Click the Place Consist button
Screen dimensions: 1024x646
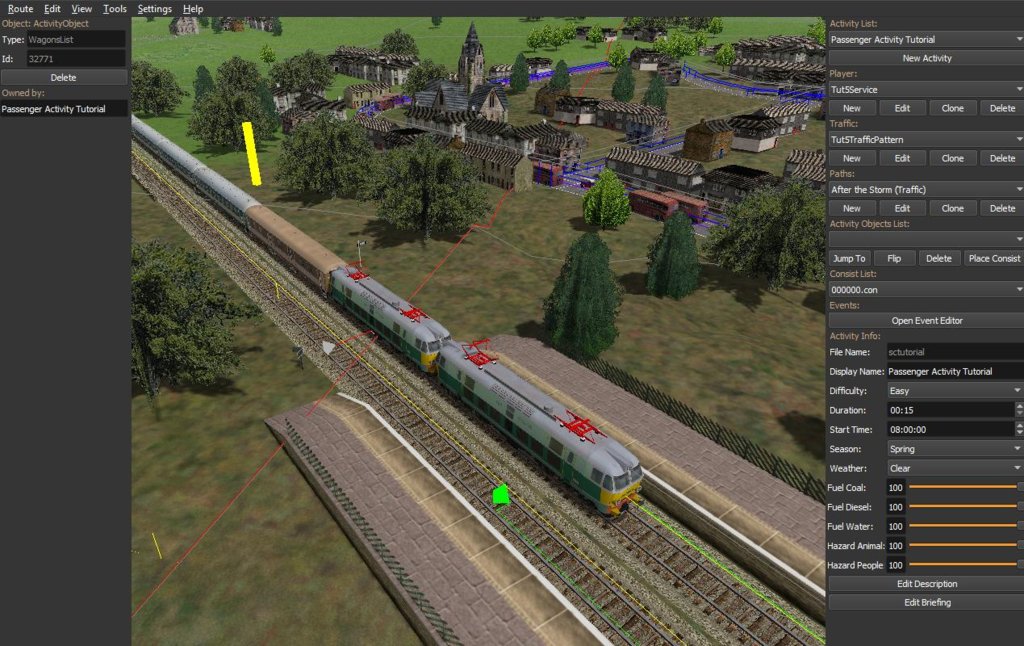993,258
